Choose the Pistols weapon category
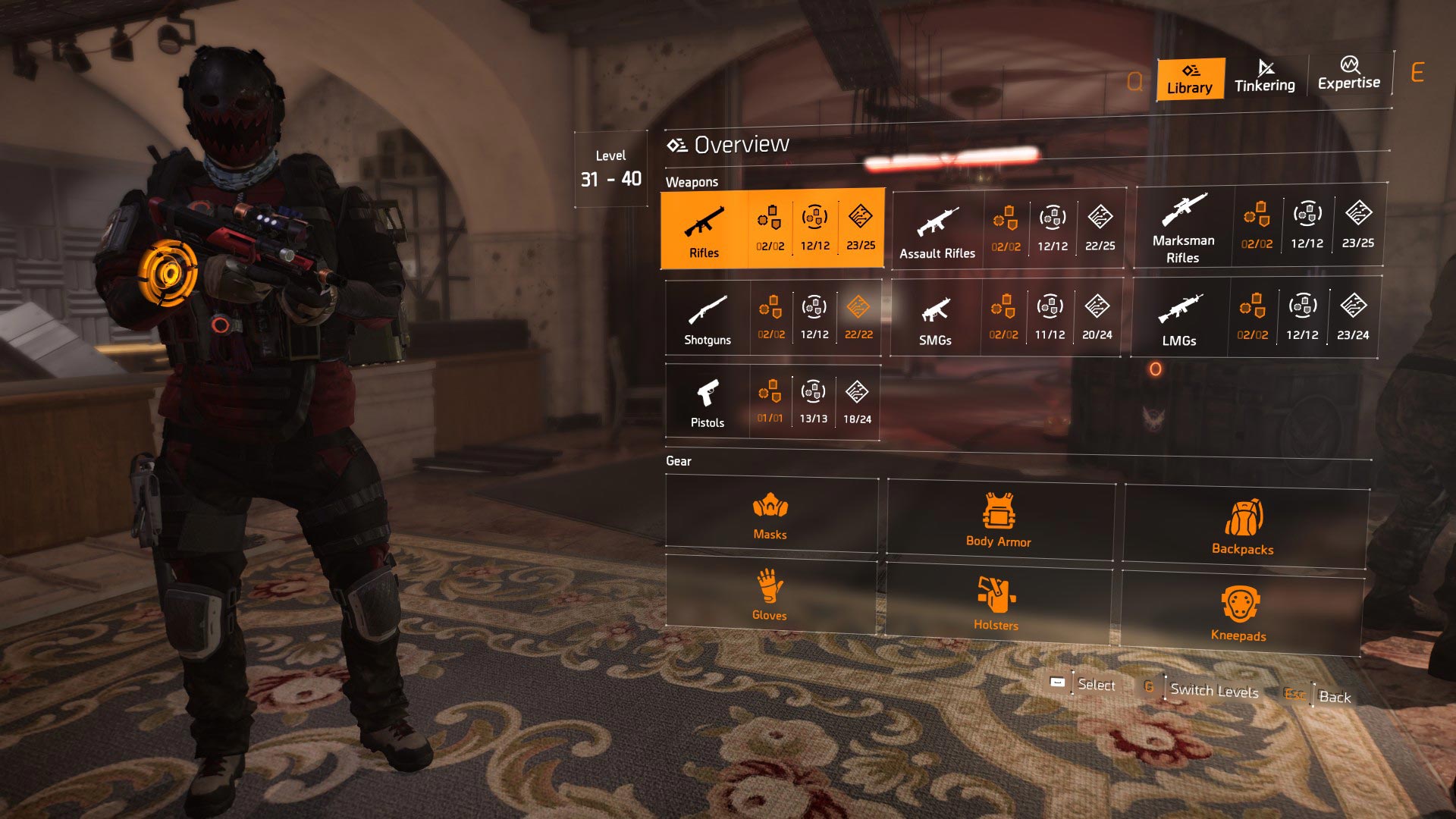 click(708, 403)
